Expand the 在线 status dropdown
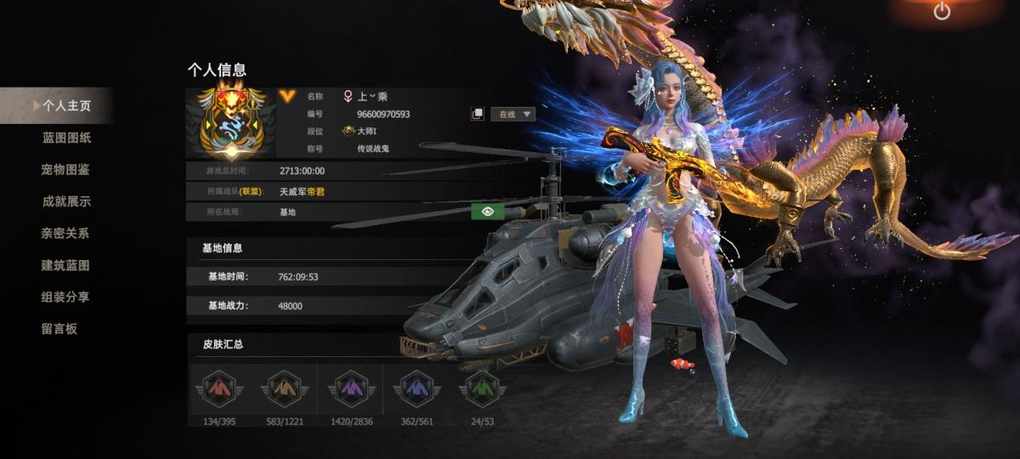This screenshot has height=459, width=1020. tap(515, 114)
